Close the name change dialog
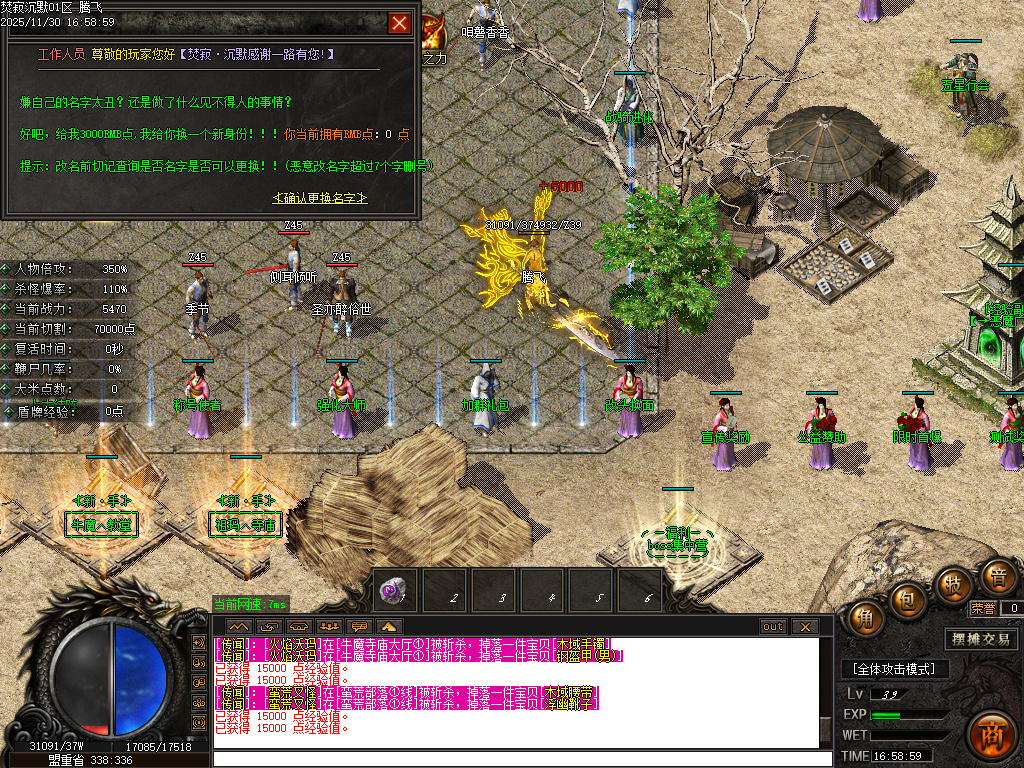Viewport: 1024px width, 768px height. [399, 22]
